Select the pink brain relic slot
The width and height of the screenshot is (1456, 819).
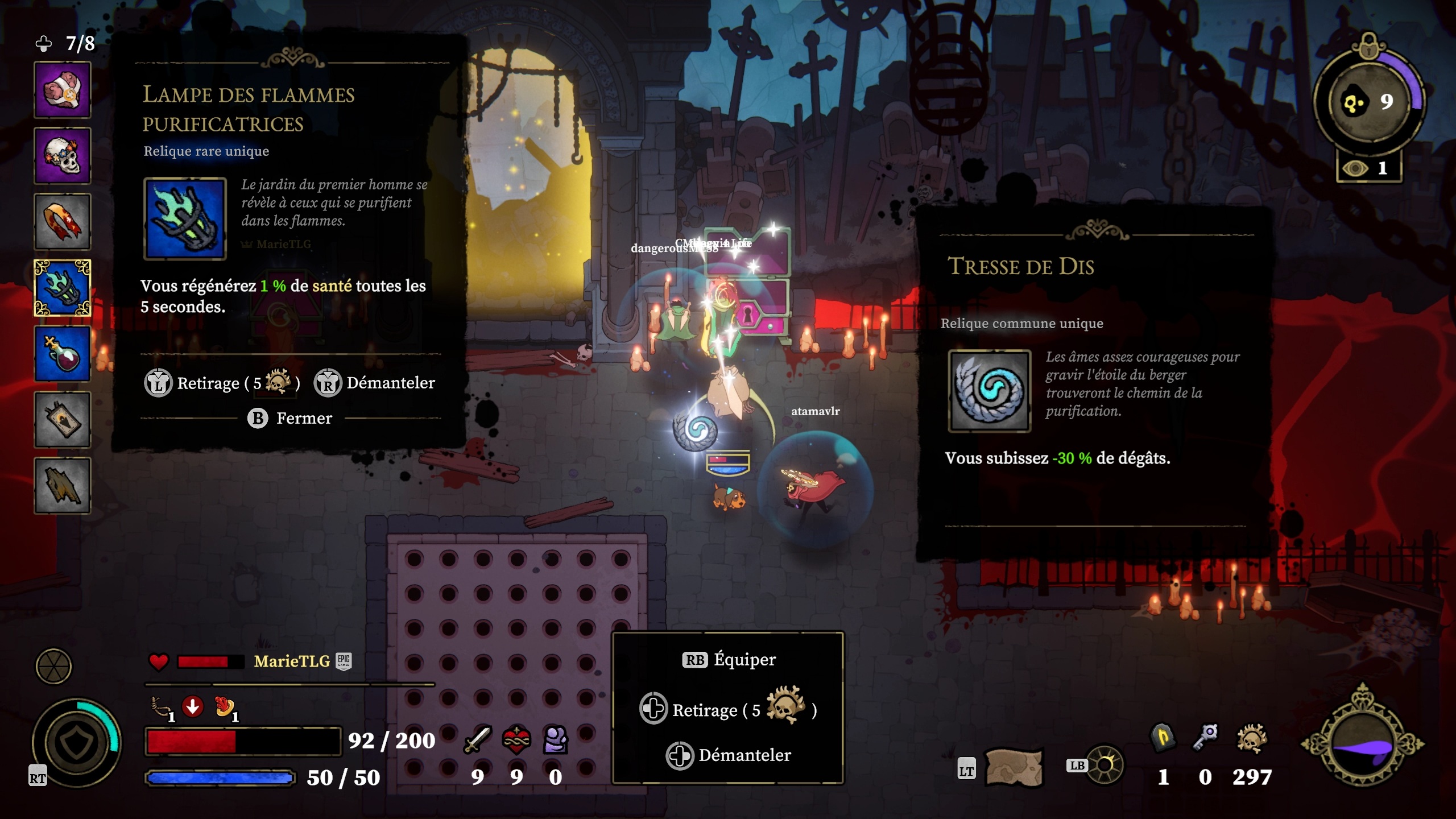63,90
